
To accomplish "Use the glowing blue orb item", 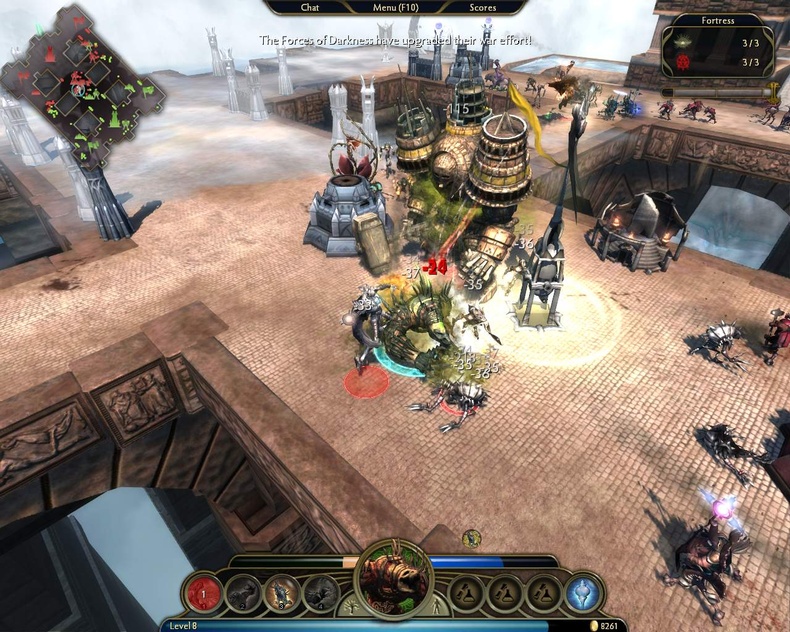I will coord(582,593).
